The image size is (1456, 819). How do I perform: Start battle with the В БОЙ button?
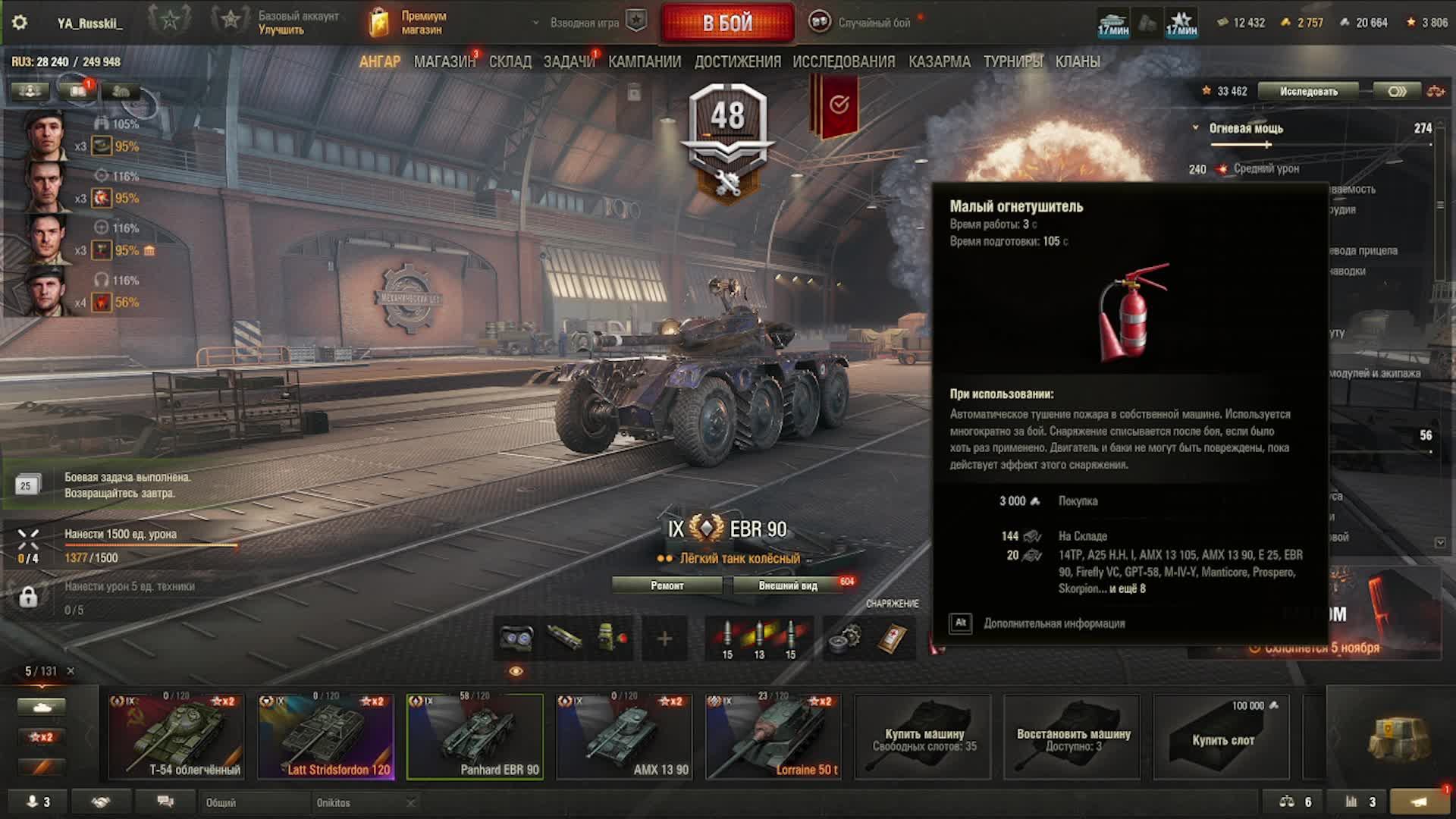[727, 23]
